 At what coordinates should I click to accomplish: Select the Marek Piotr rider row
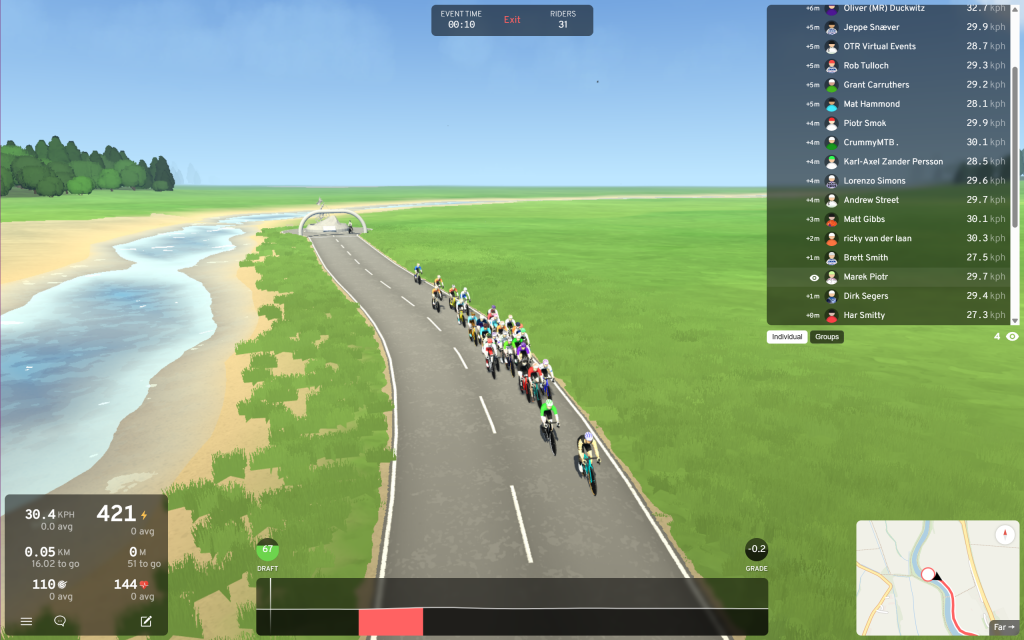tap(866, 277)
